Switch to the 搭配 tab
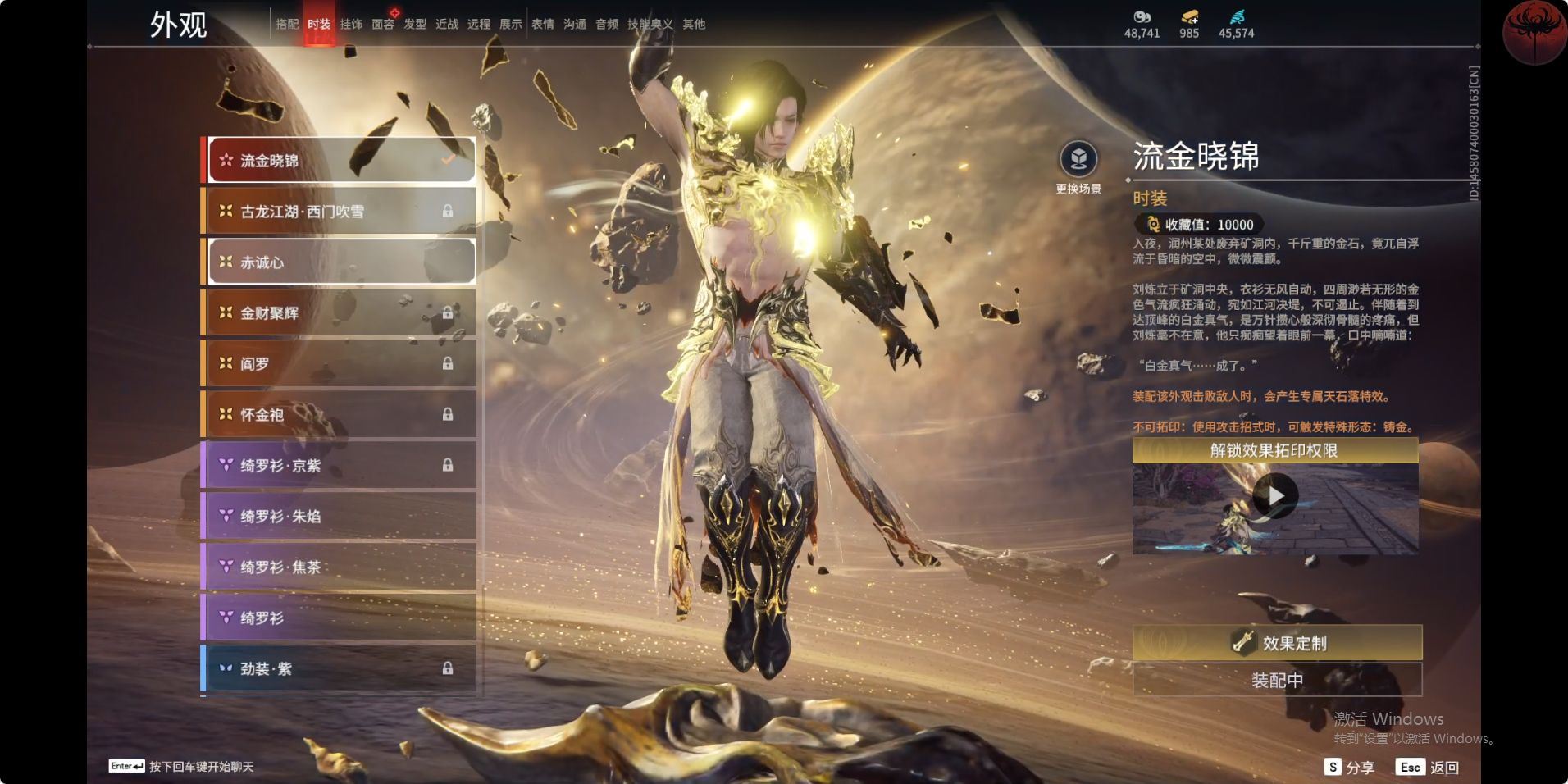1568x784 pixels. pyautogui.click(x=287, y=25)
